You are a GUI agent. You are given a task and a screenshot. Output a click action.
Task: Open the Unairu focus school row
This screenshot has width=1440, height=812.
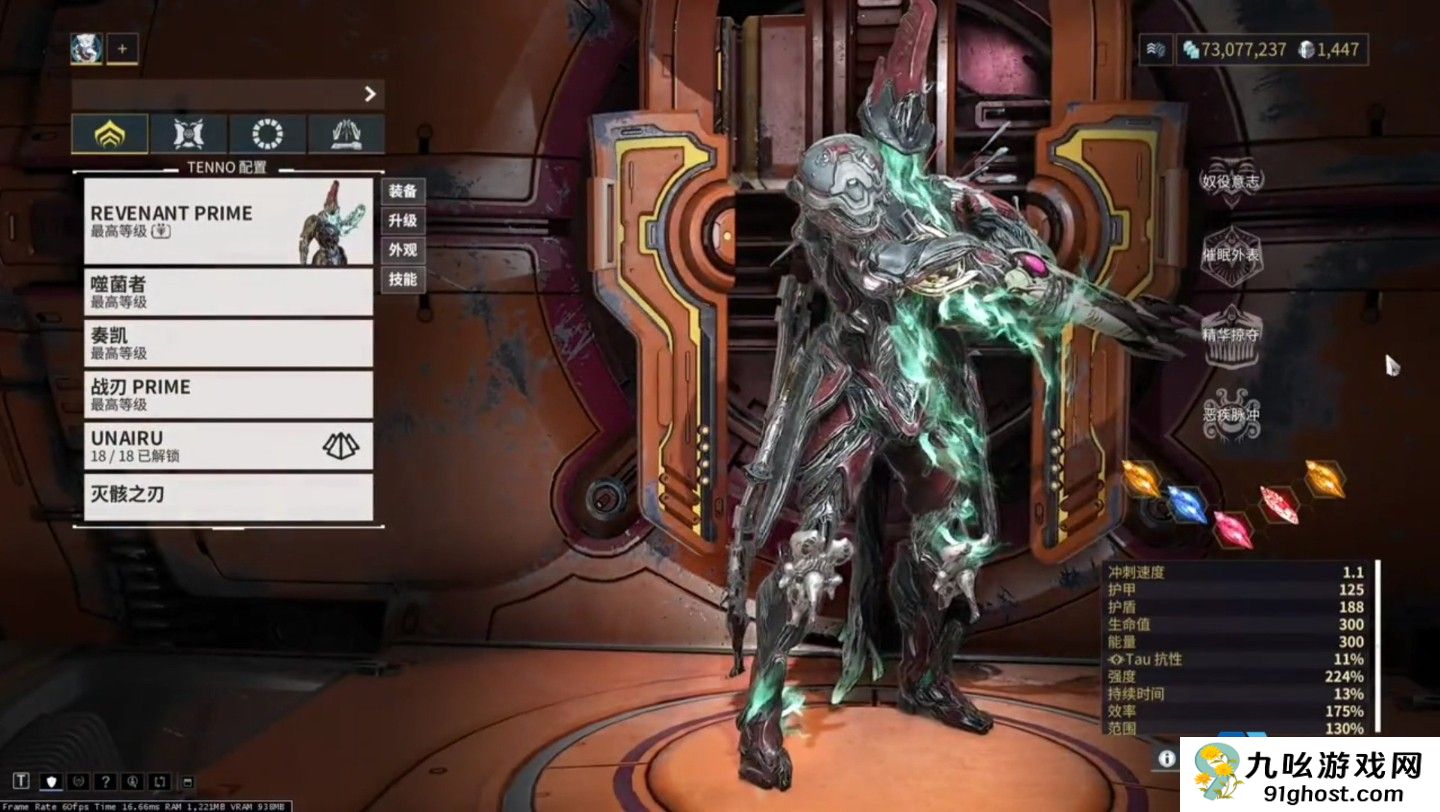(x=228, y=446)
